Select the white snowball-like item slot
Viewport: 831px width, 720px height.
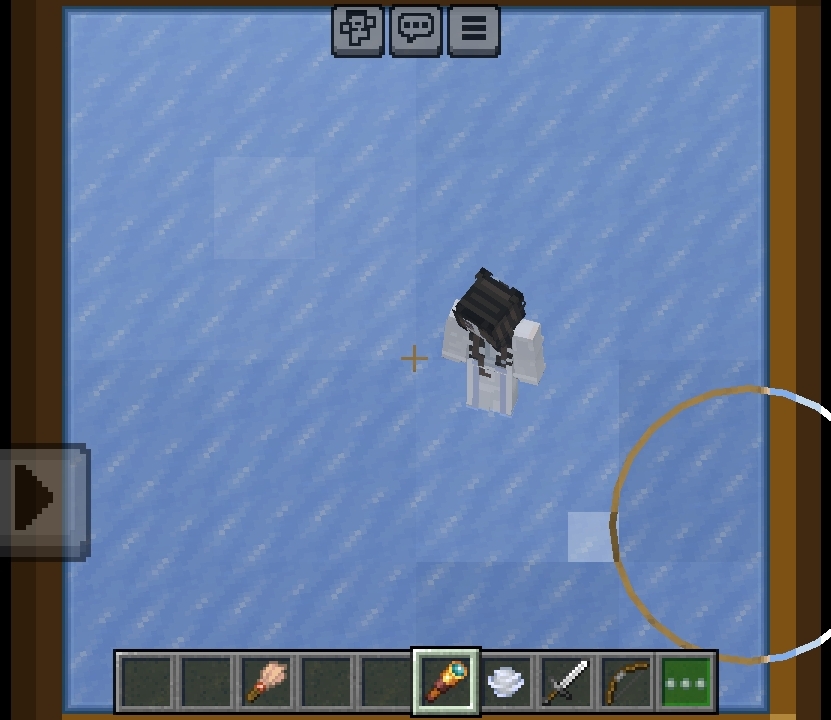point(506,682)
